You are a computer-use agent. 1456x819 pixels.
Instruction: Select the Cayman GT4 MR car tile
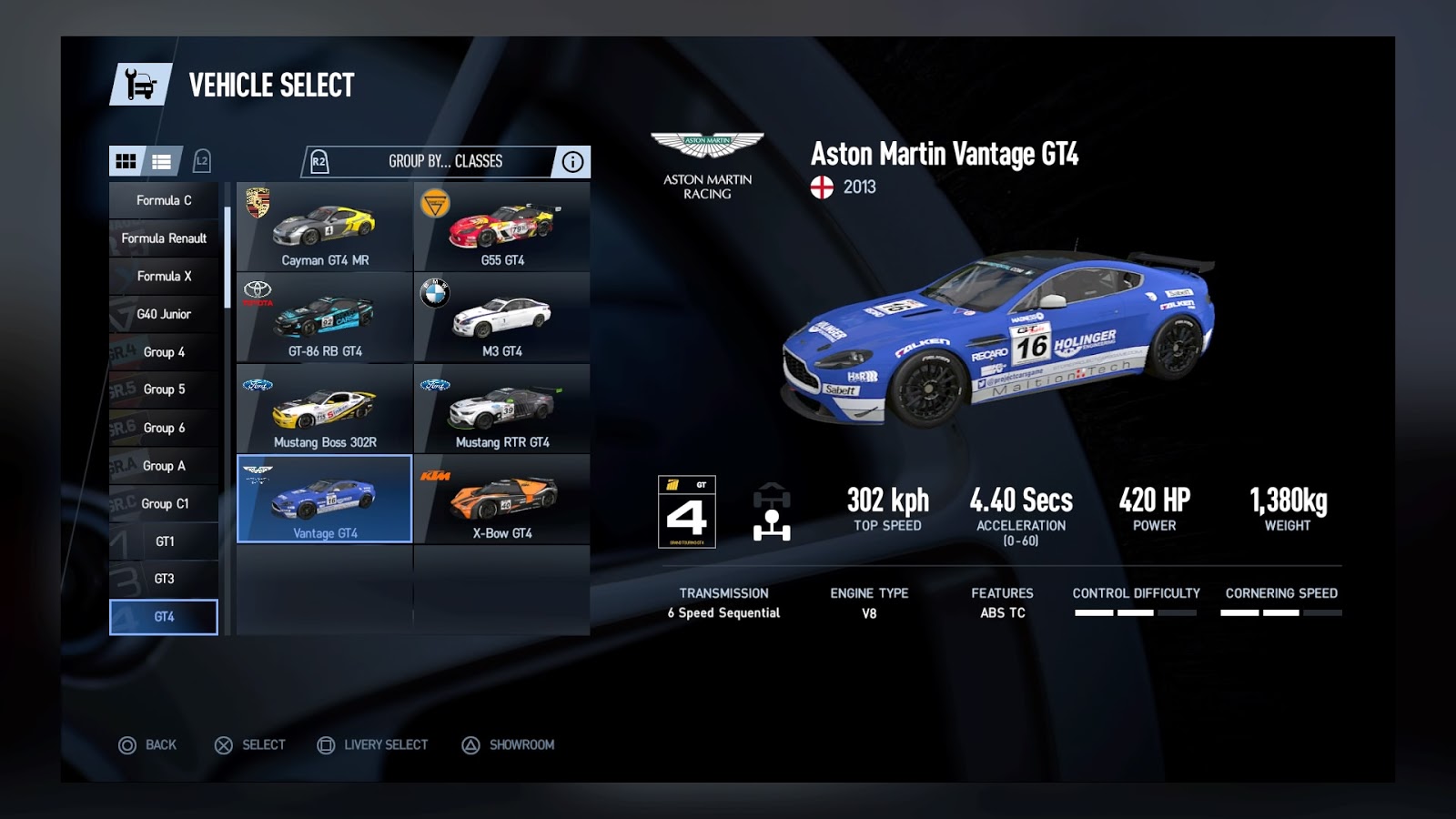[x=325, y=227]
